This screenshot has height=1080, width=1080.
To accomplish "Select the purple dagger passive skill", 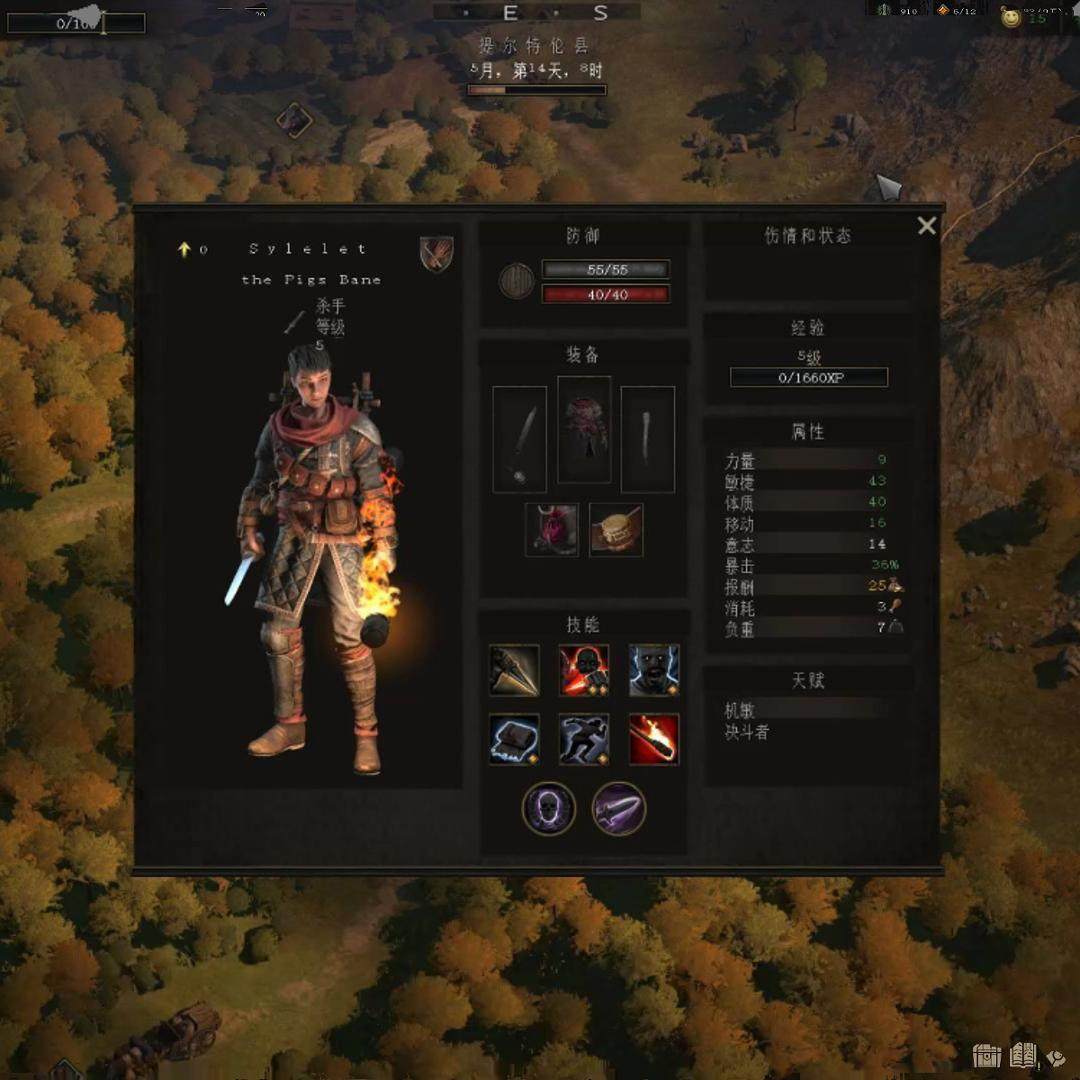I will tap(619, 808).
